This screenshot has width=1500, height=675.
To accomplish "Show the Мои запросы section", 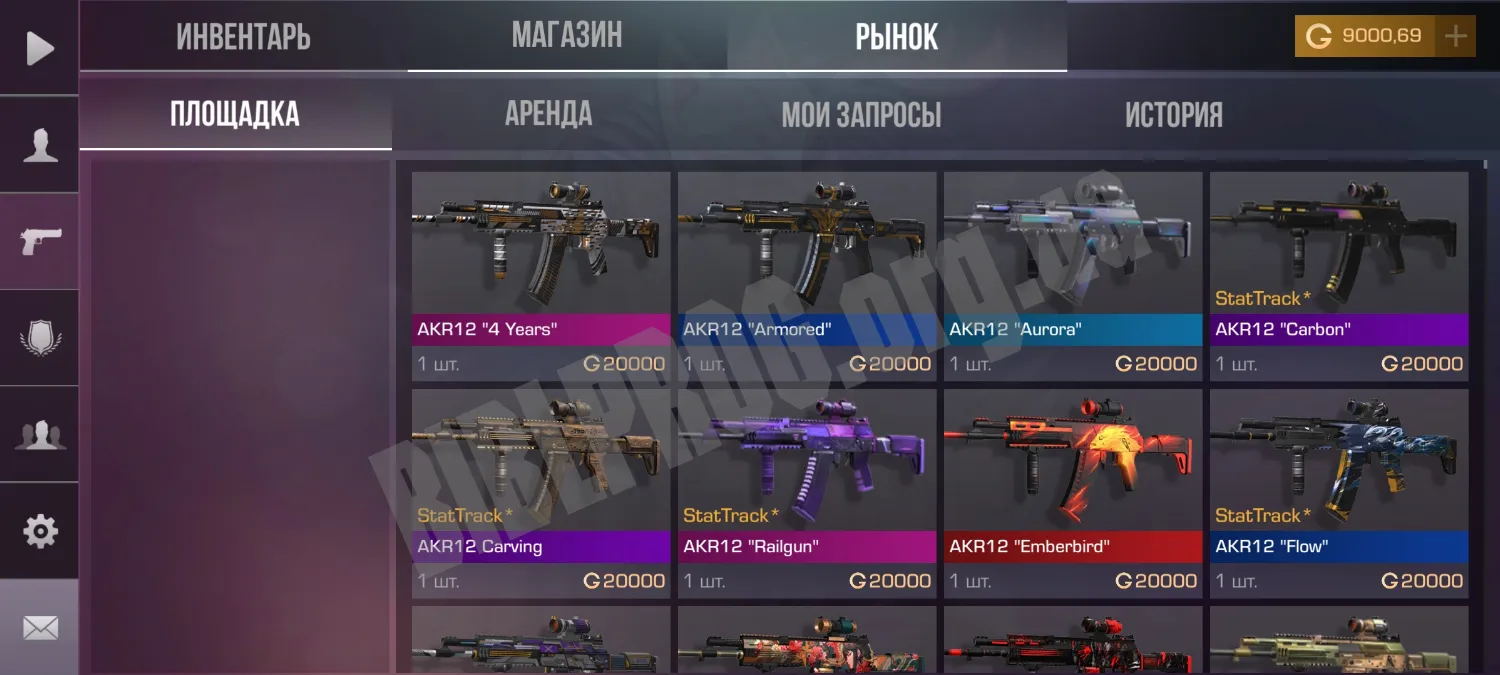I will coord(861,115).
